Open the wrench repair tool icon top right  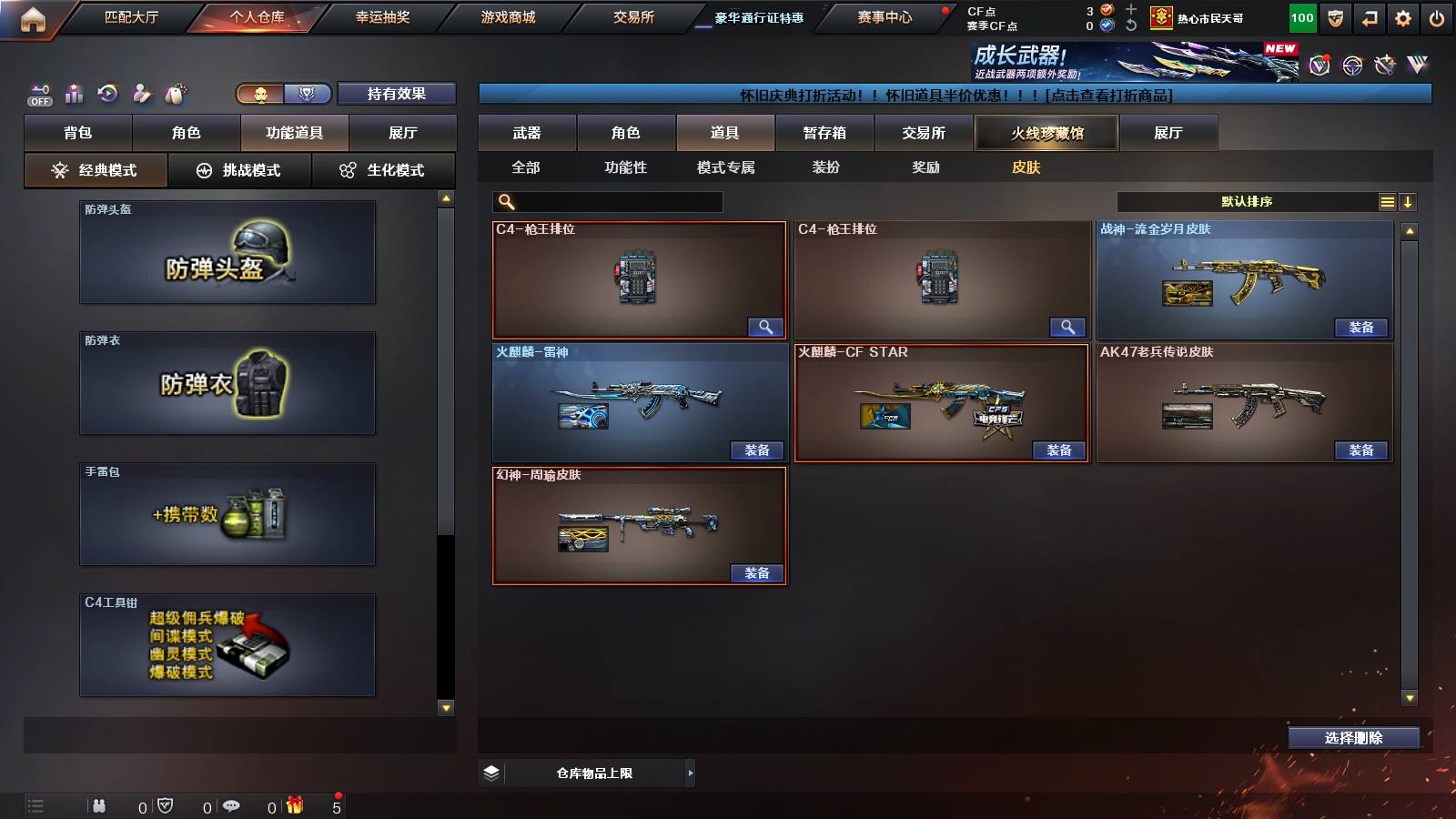tap(1385, 65)
